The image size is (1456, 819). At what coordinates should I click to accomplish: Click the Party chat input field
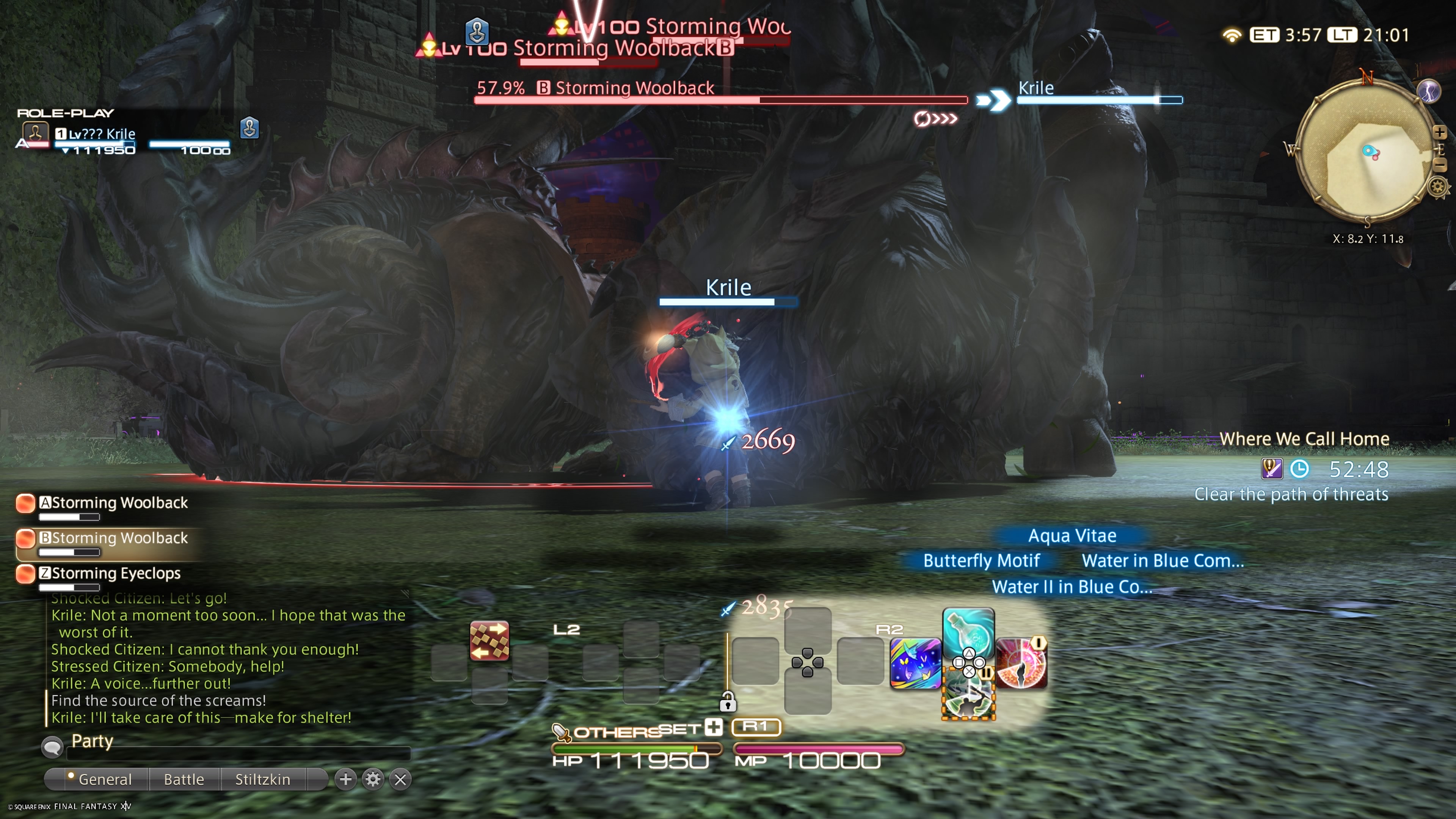pyautogui.click(x=237, y=753)
